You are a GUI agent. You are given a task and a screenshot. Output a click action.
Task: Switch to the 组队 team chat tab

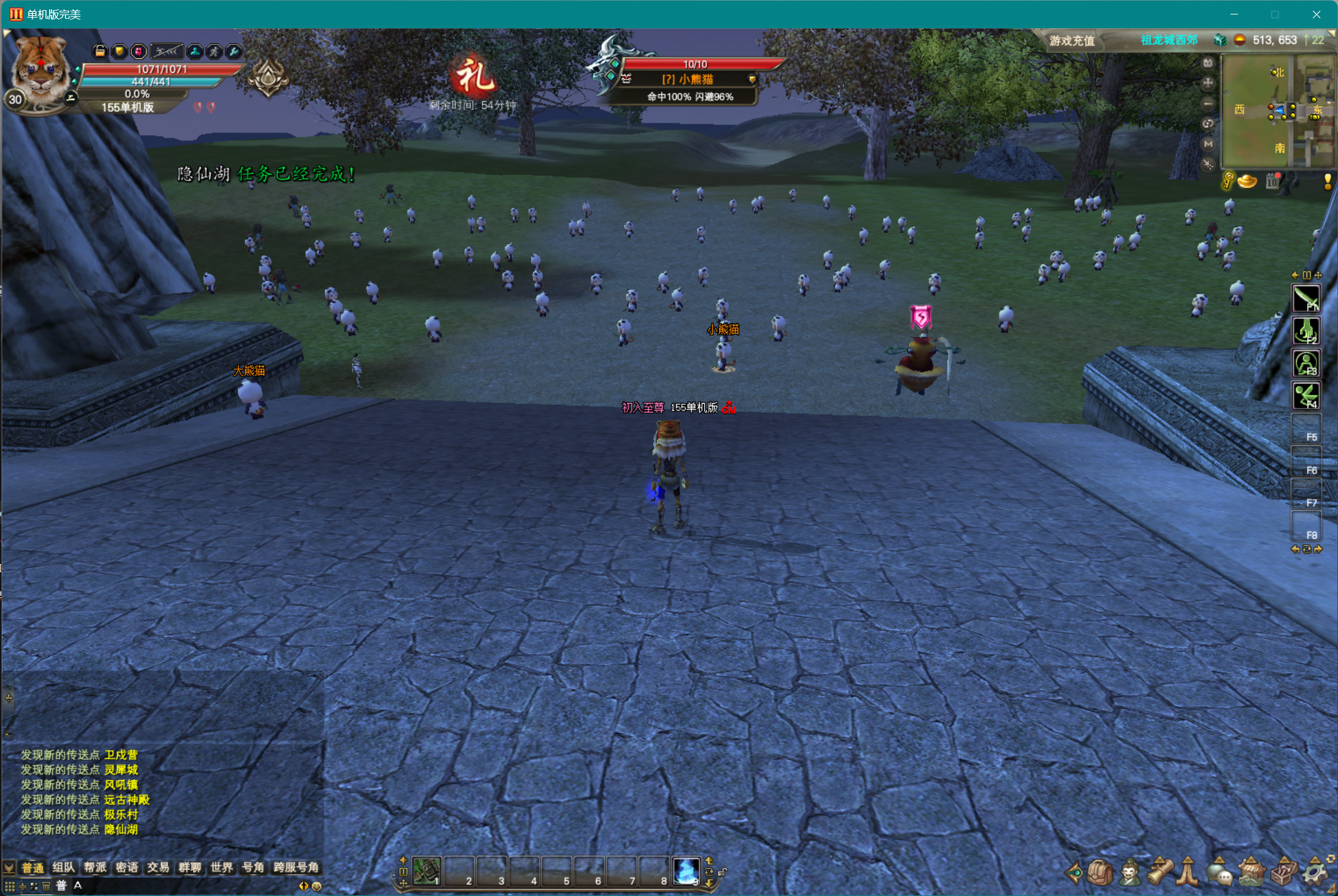coord(64,868)
